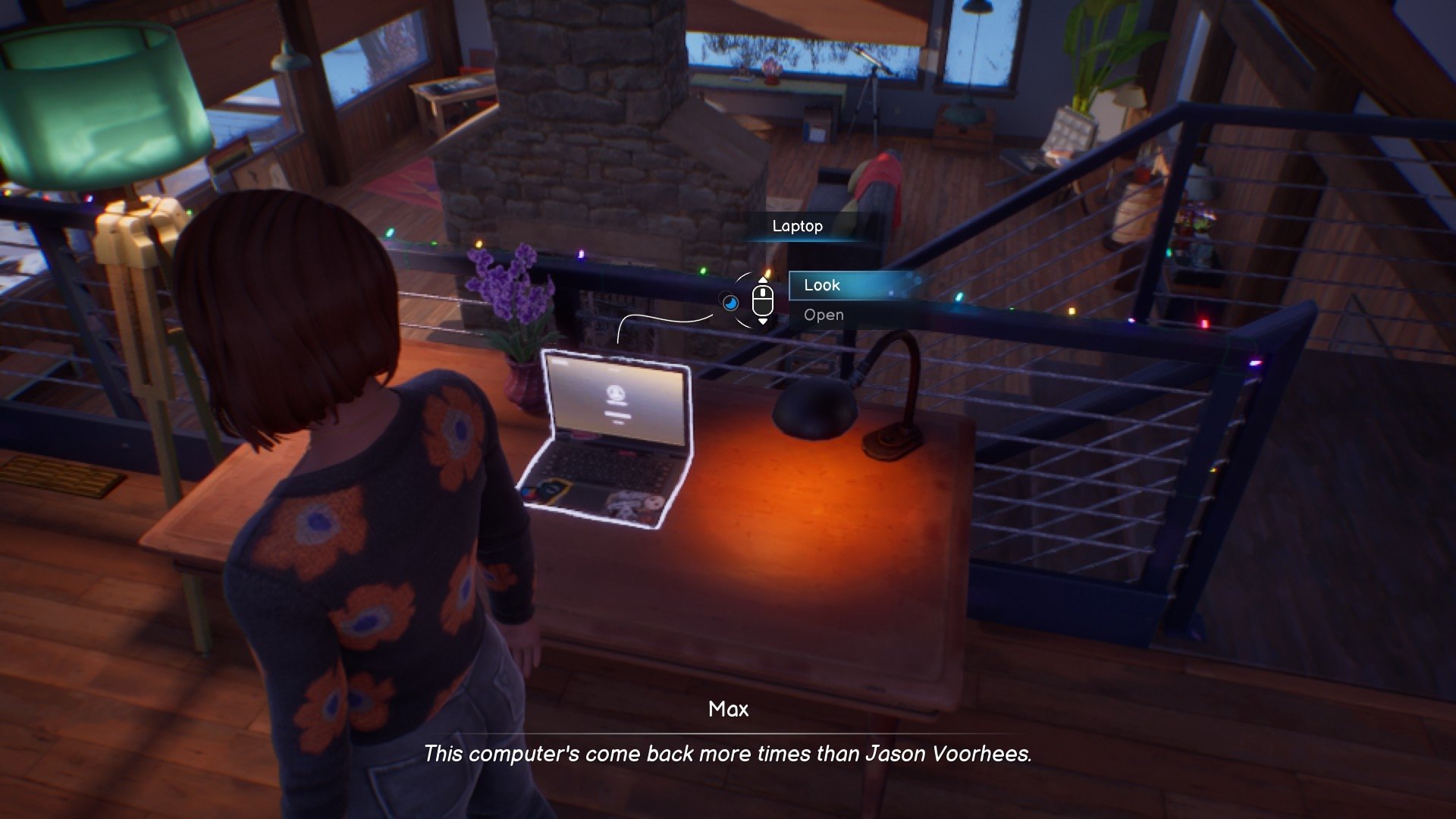Choose the Look interaction option
The image size is (1456, 819).
pyautogui.click(x=822, y=285)
